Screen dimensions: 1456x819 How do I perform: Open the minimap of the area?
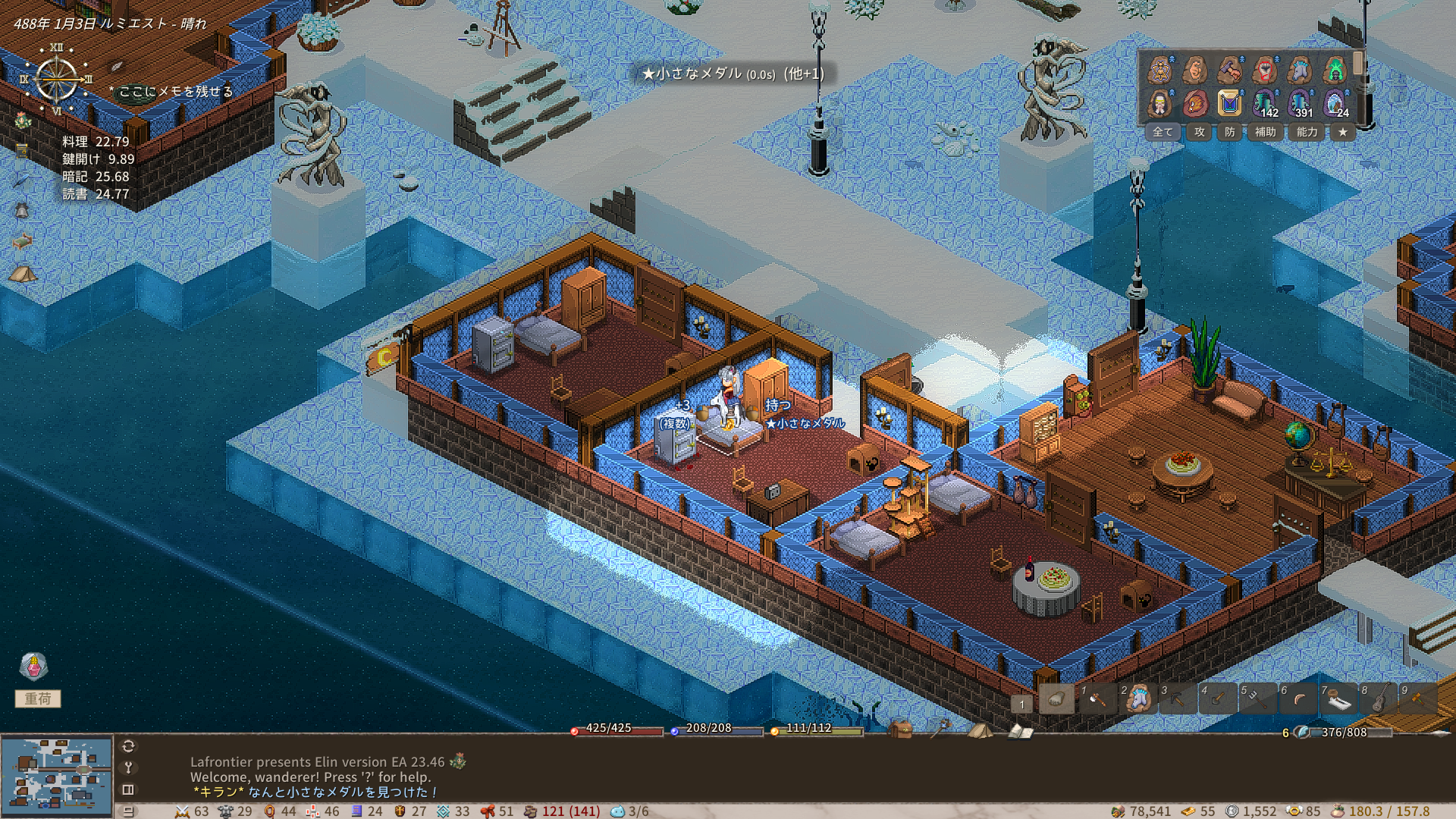tap(57, 774)
